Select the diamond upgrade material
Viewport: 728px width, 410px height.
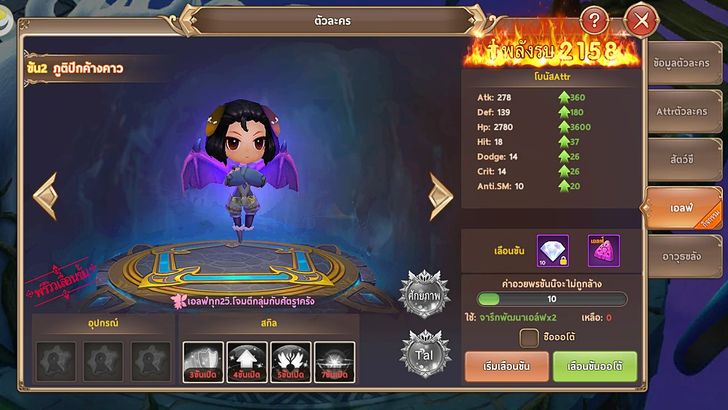click(553, 249)
